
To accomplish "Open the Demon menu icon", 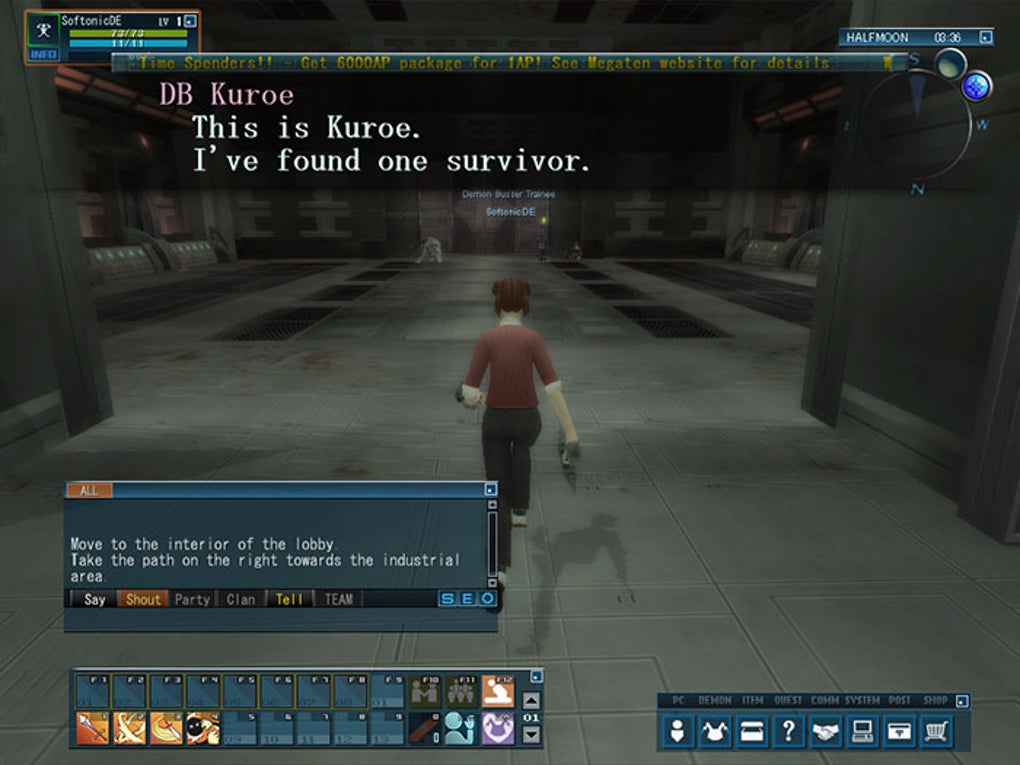I will pyautogui.click(x=715, y=732).
